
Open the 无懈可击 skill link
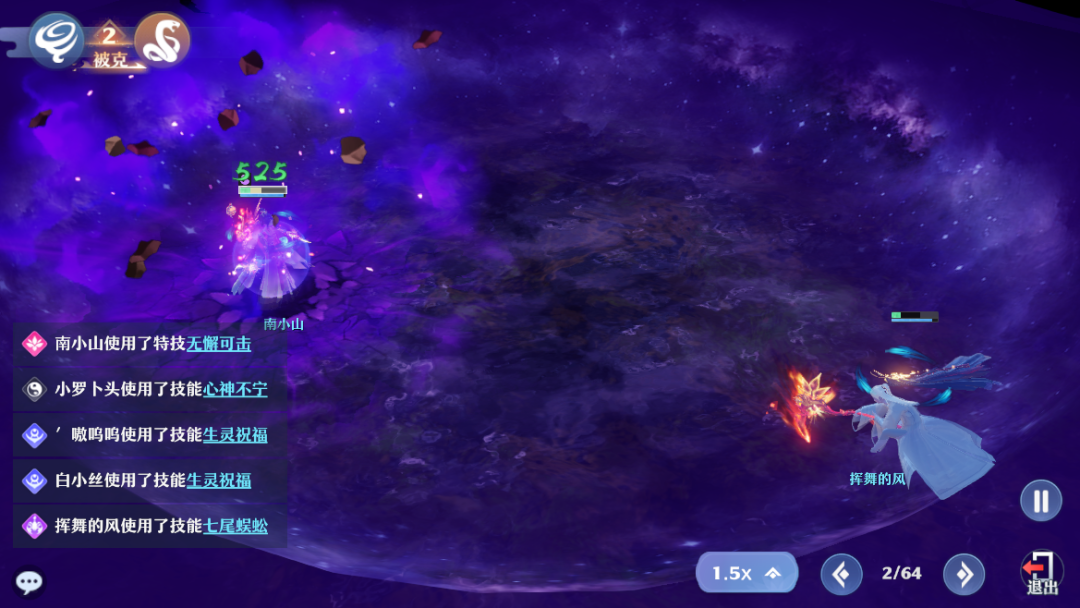click(219, 344)
